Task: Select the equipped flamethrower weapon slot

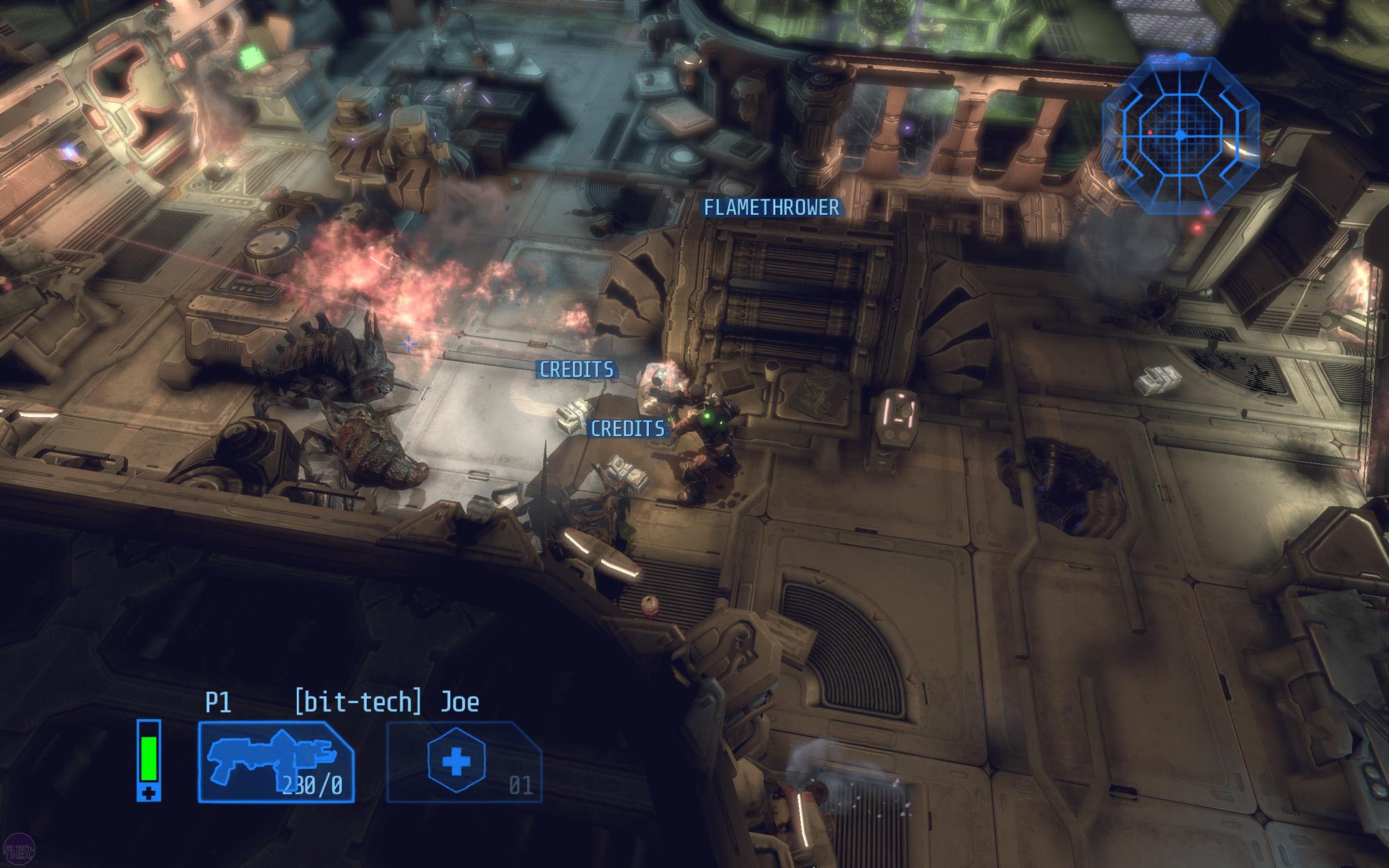Action: click(276, 762)
